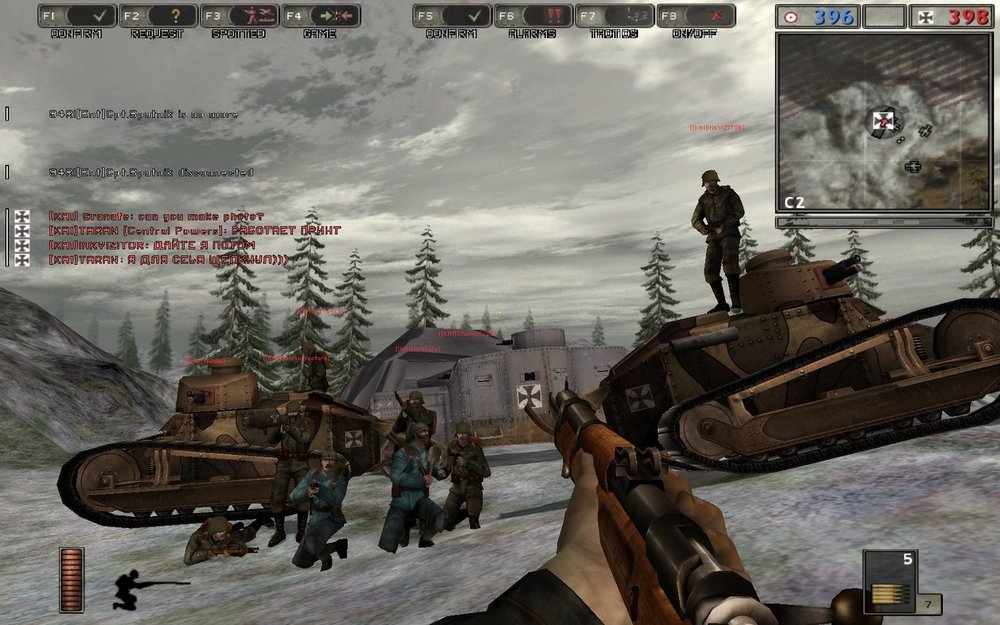Open the F7 Tactics command menu

[x=614, y=16]
